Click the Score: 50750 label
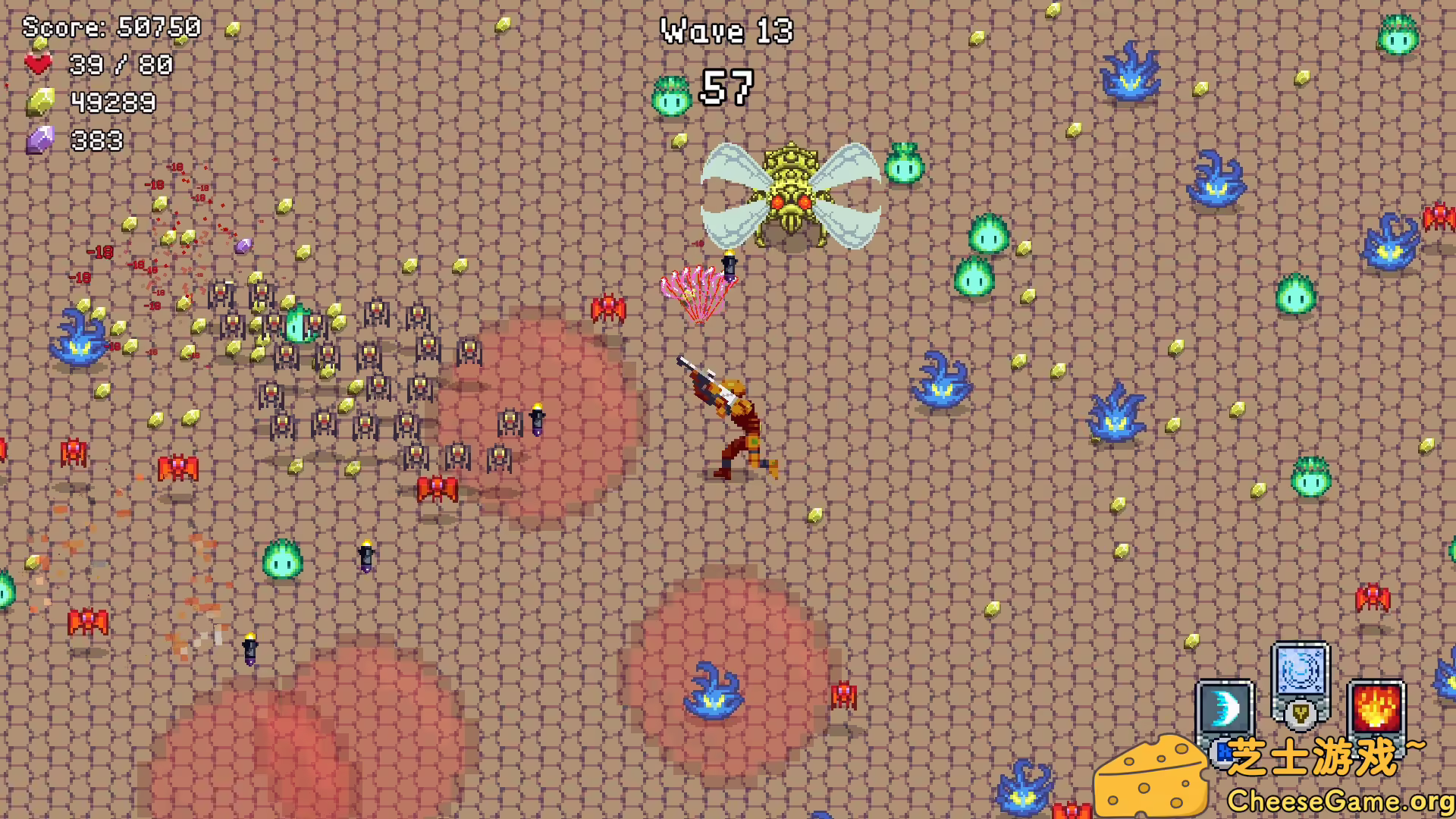Viewport: 1456px width, 819px height. tap(110, 29)
